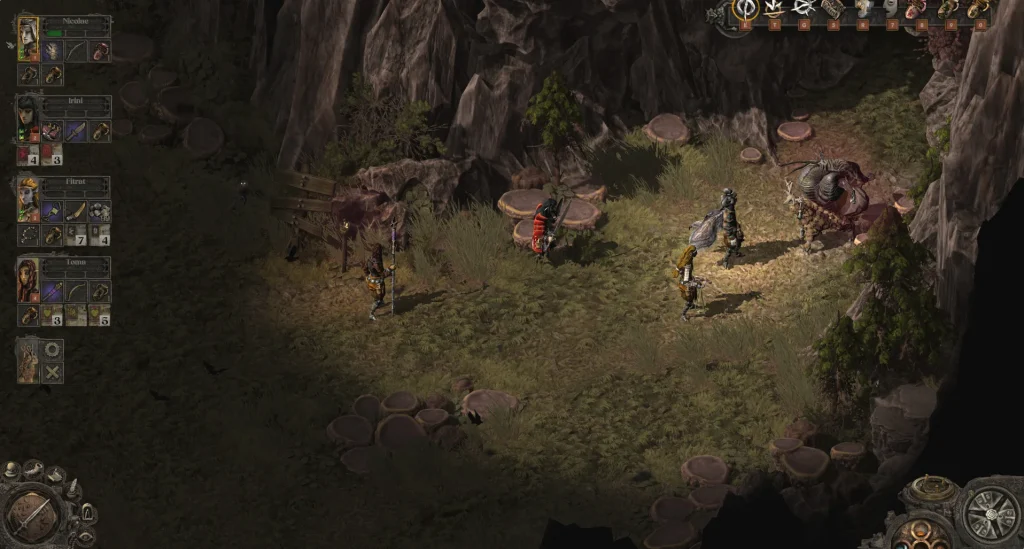Image resolution: width=1024 pixels, height=549 pixels.
Task: Select Nicolae's character portrait
Action: tap(28, 39)
